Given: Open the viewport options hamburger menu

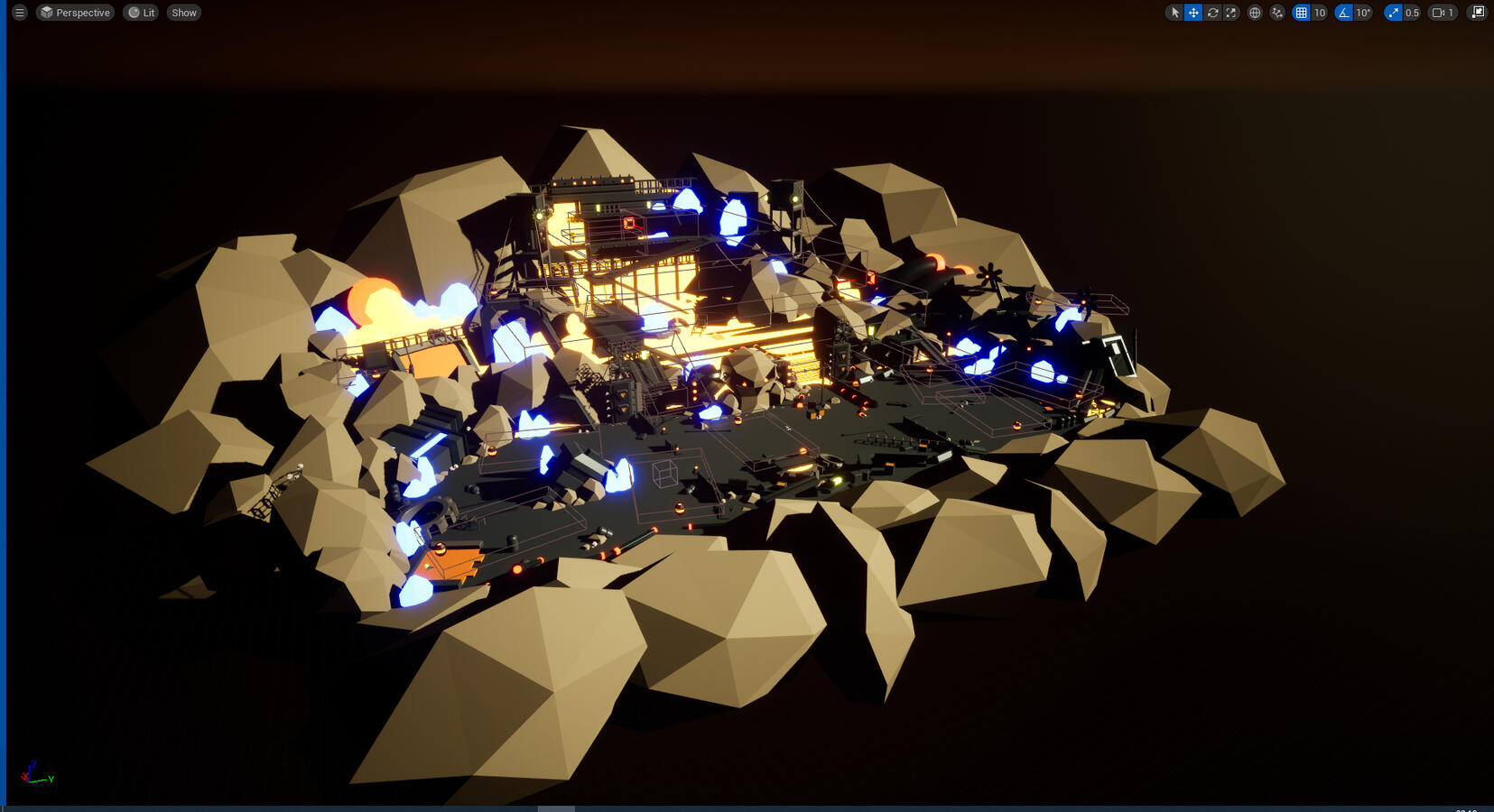Looking at the screenshot, I should coord(19,13).
